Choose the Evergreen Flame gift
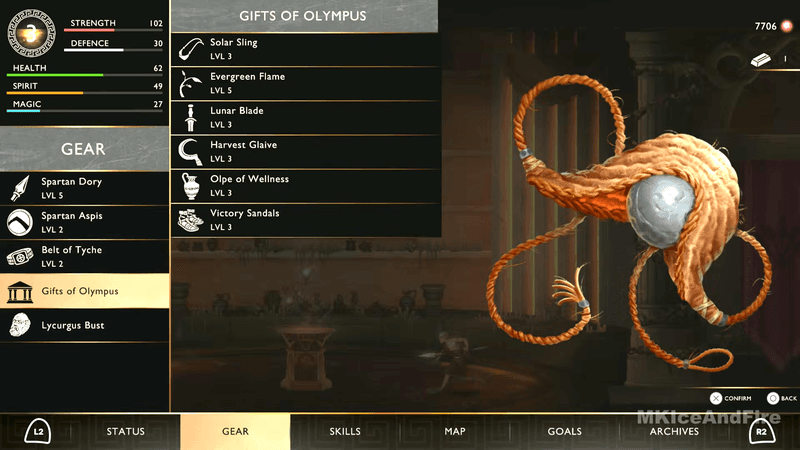The height and width of the screenshot is (450, 800). 305,83
